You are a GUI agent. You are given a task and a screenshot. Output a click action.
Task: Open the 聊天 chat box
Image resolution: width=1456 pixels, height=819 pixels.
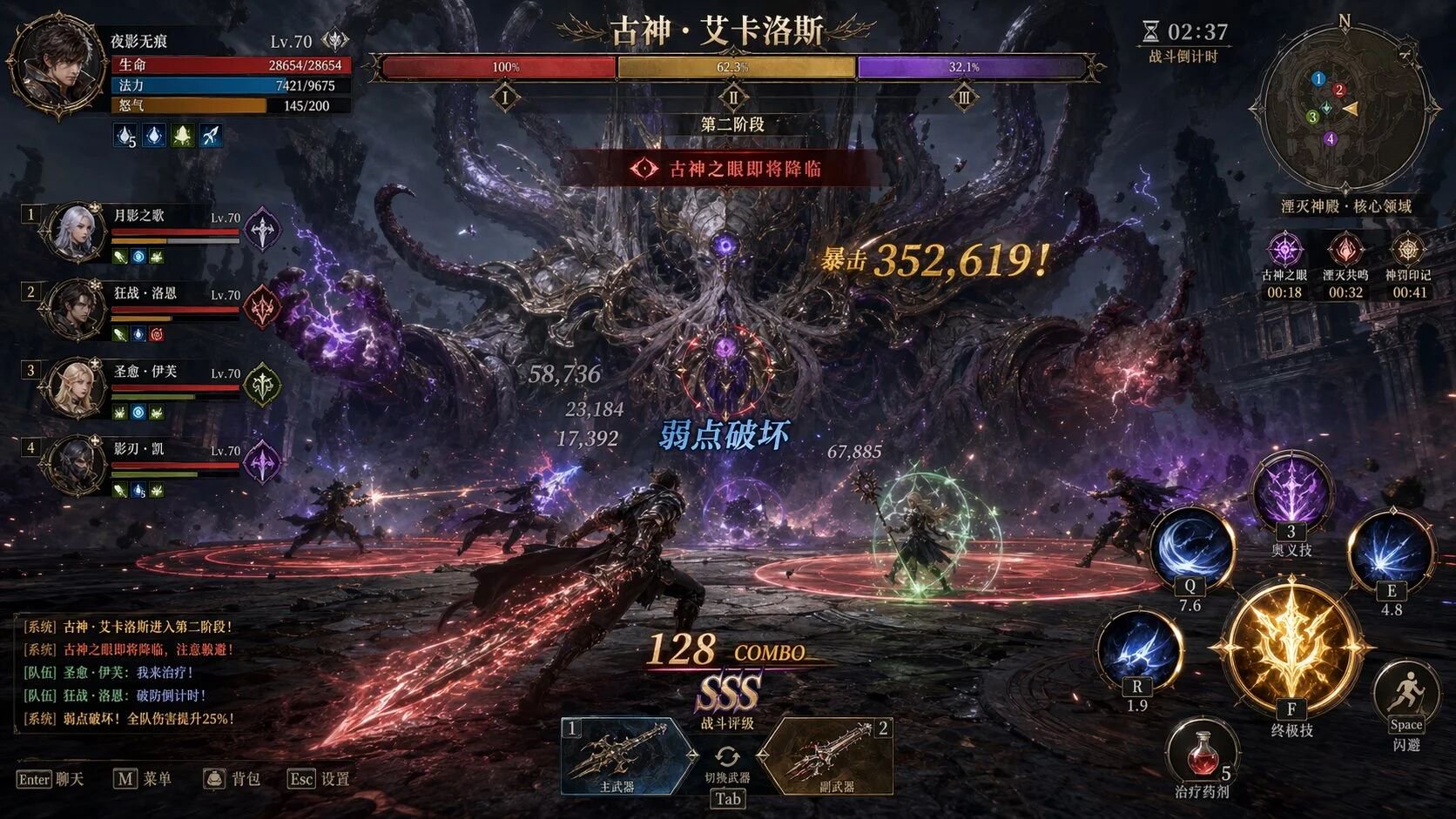coord(51,779)
